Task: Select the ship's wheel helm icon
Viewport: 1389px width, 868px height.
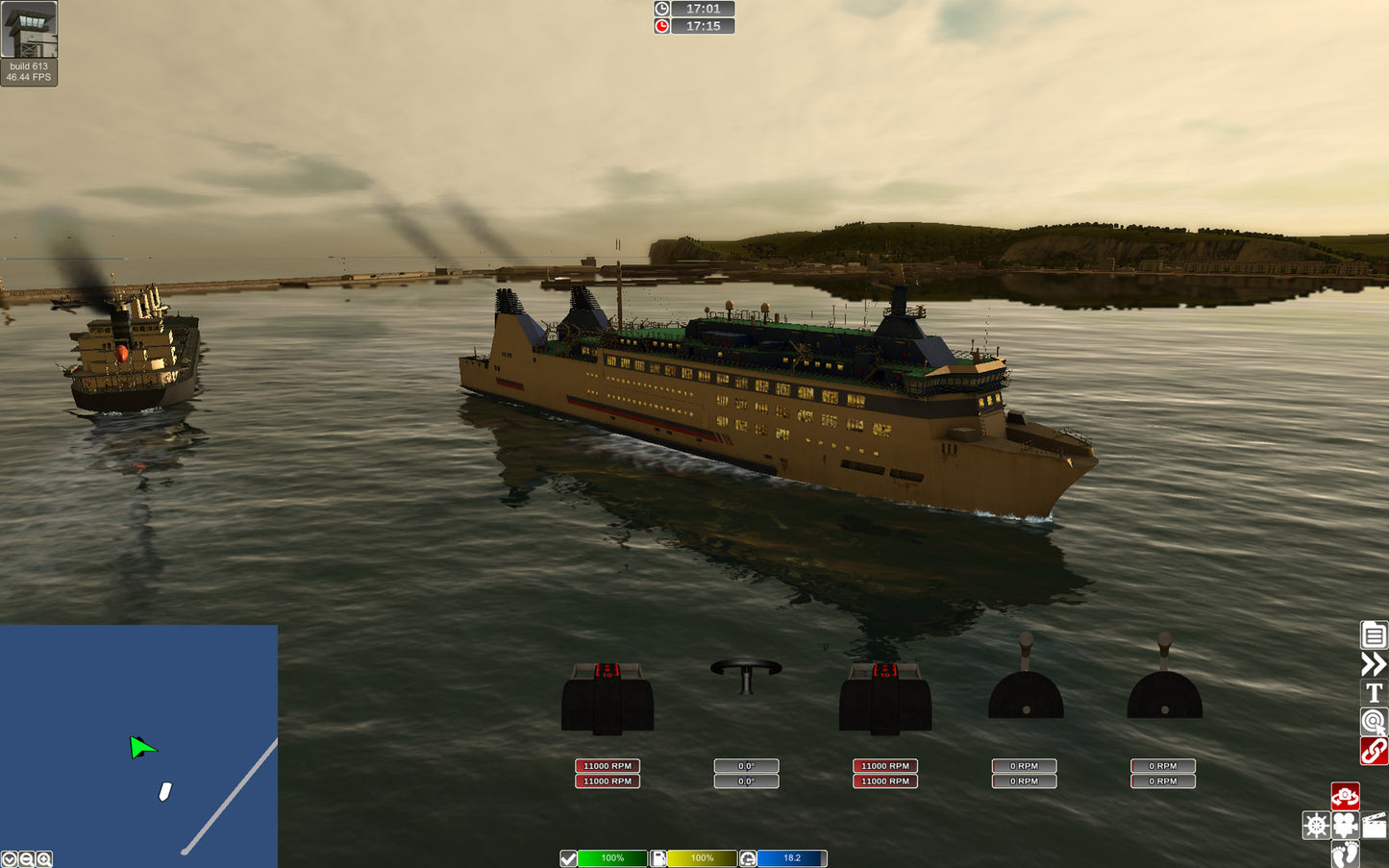Action: point(1317,825)
